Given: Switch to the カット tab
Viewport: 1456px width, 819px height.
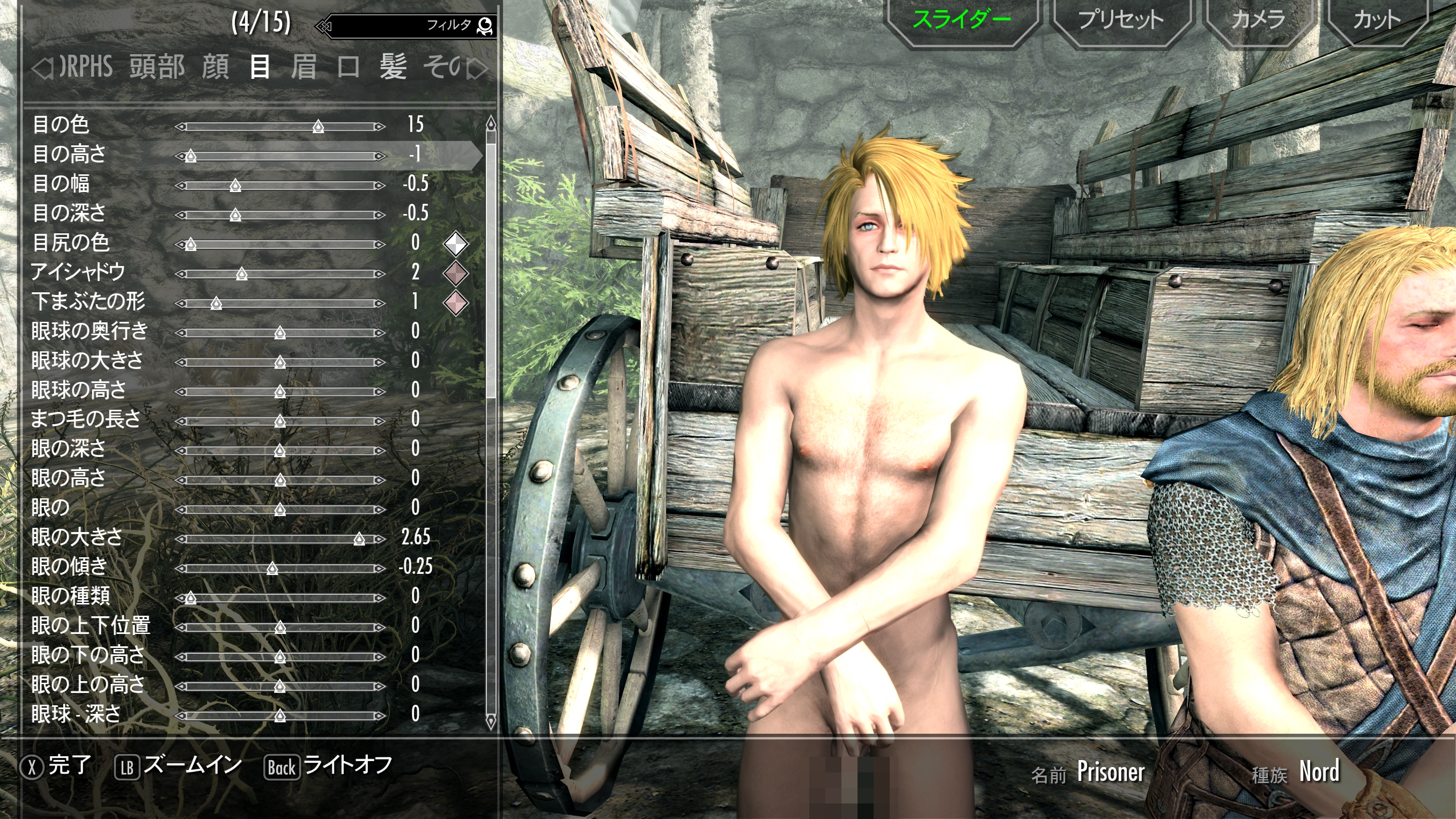Looking at the screenshot, I should (1377, 20).
